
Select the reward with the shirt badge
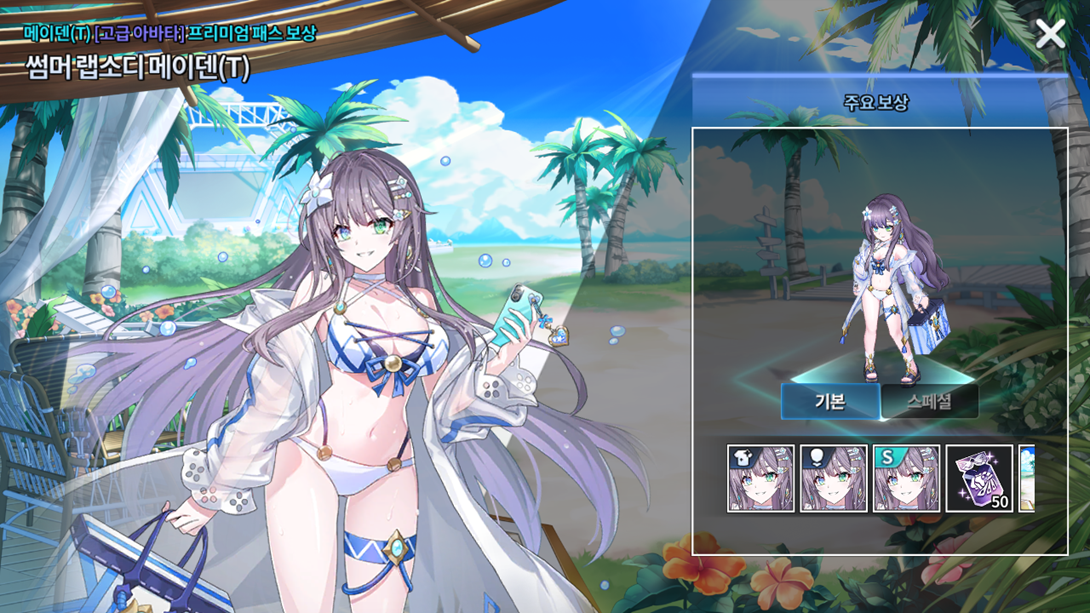click(761, 479)
